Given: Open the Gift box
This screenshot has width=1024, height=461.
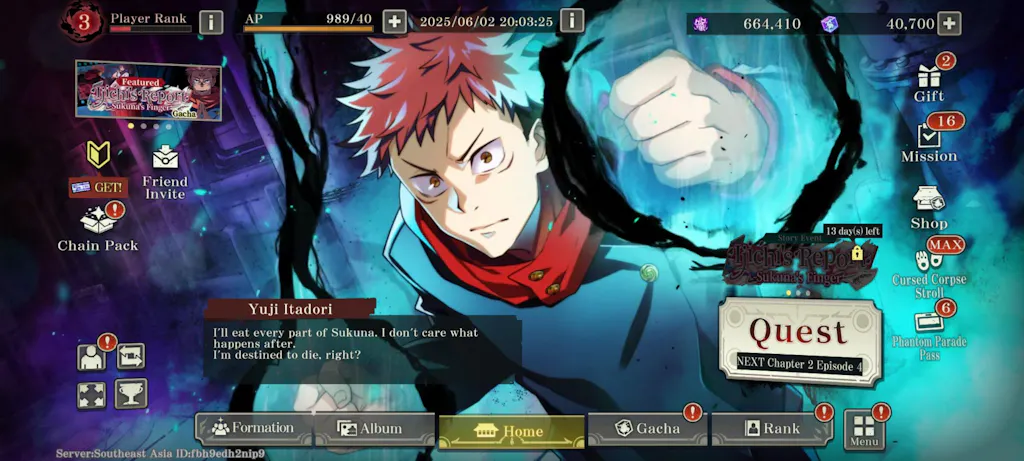Looking at the screenshot, I should [928, 80].
